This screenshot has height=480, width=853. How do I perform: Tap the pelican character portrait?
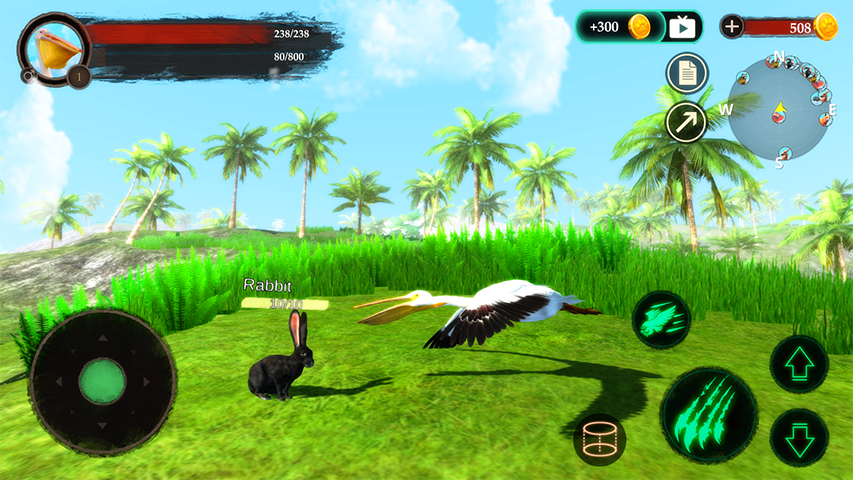tap(53, 49)
